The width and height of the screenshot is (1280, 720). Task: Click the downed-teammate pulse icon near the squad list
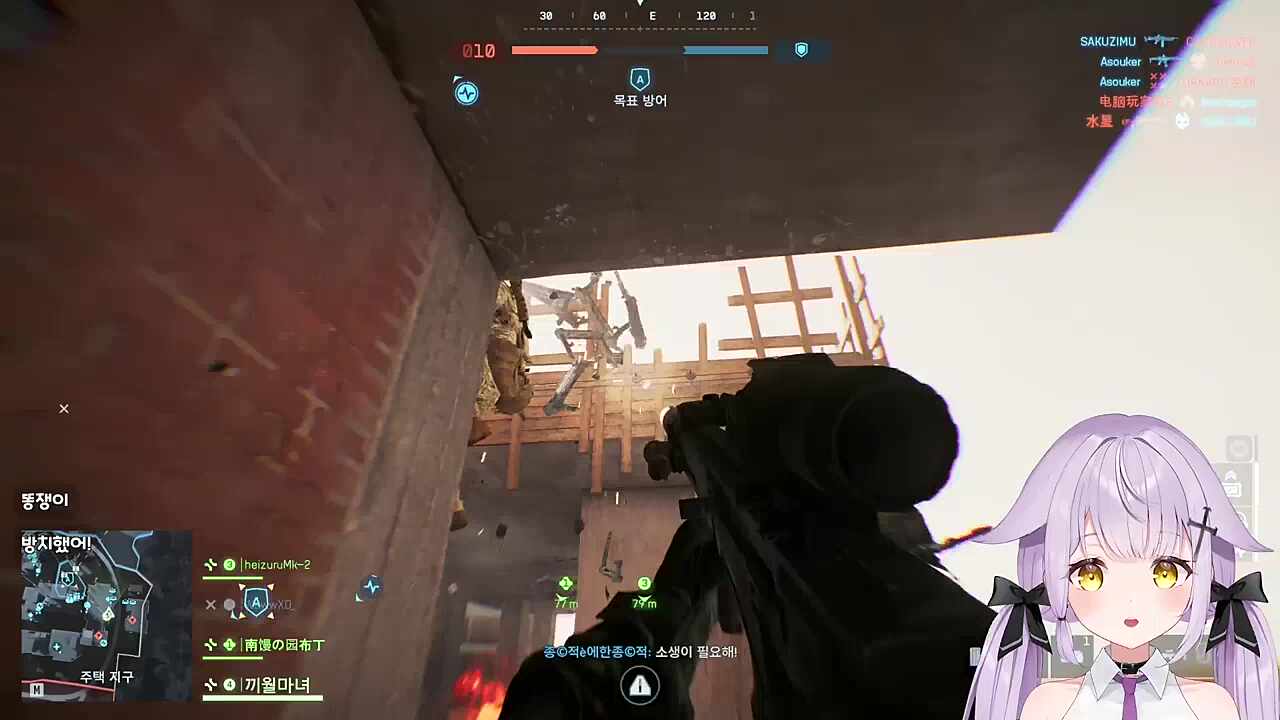tap(371, 587)
